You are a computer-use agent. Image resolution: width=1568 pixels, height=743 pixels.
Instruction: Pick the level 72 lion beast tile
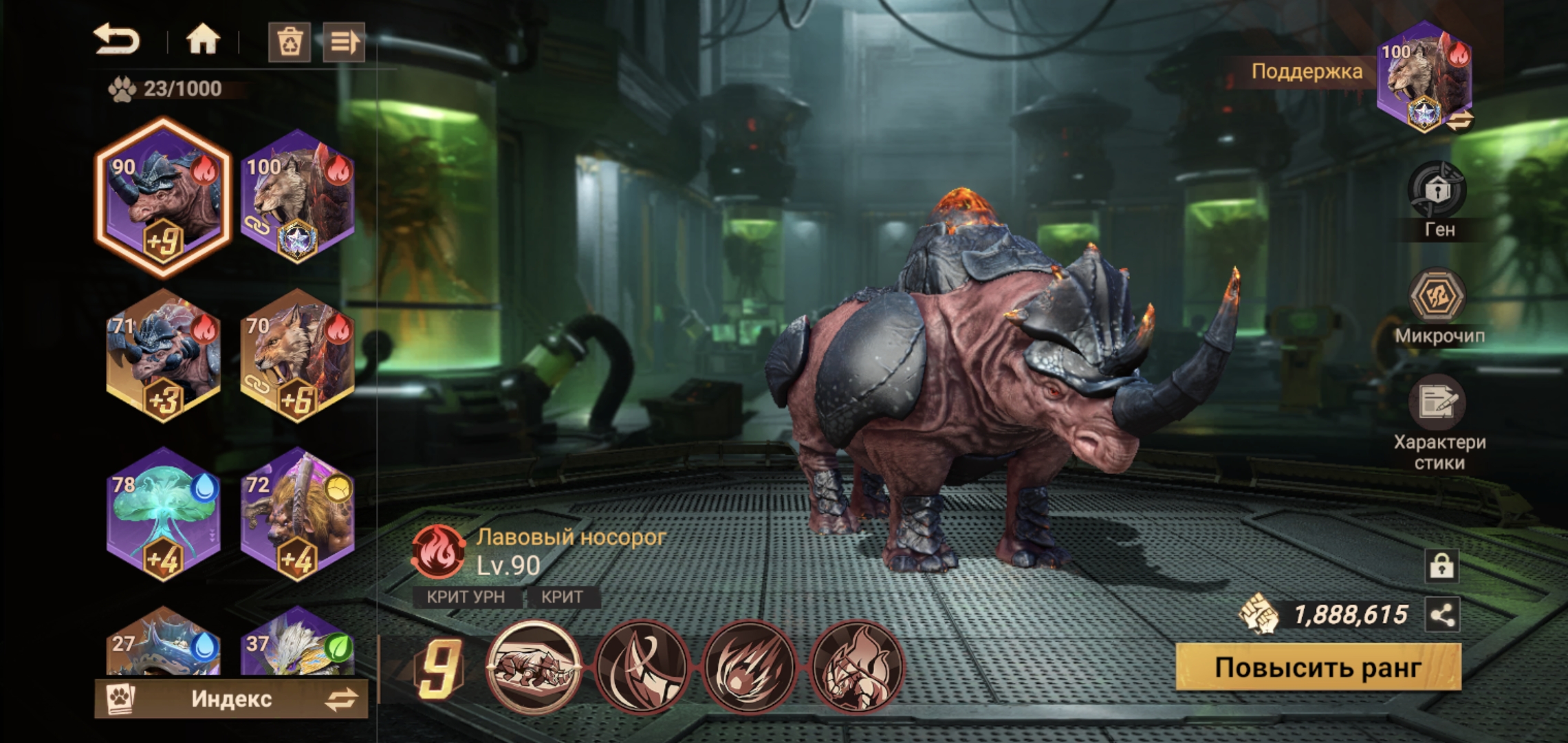(x=297, y=514)
